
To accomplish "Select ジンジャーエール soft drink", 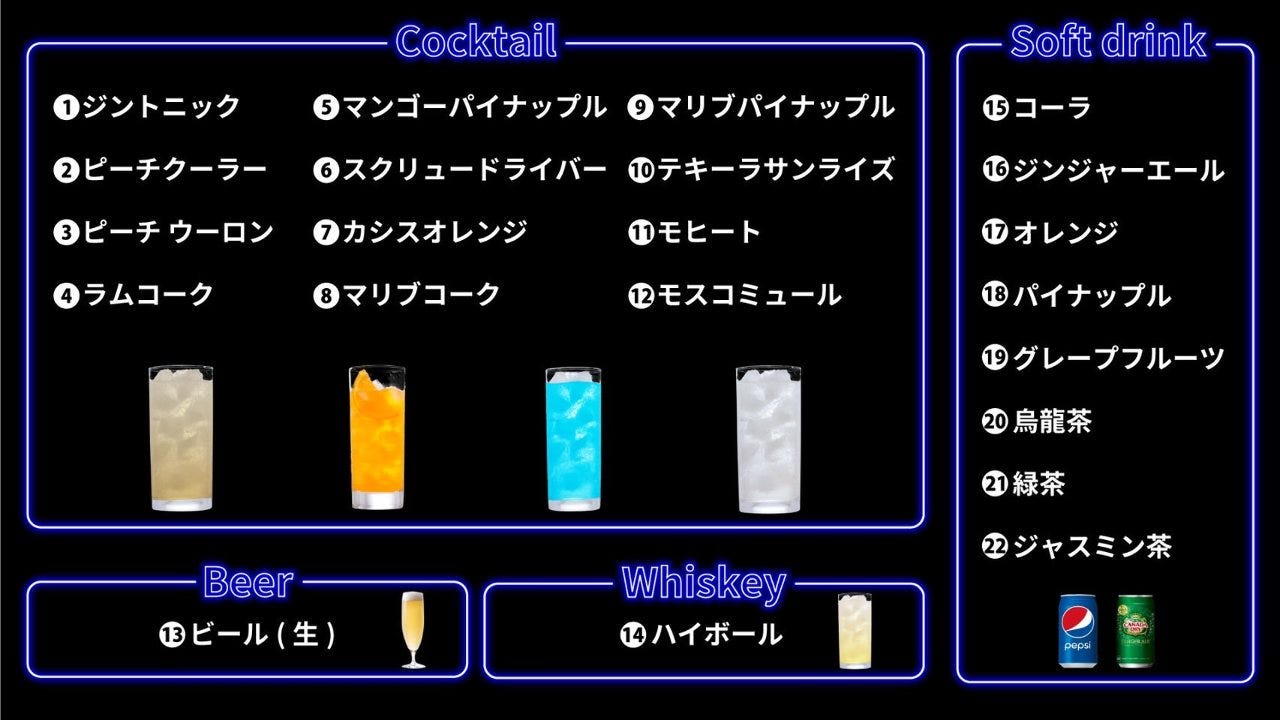I will [1103, 171].
